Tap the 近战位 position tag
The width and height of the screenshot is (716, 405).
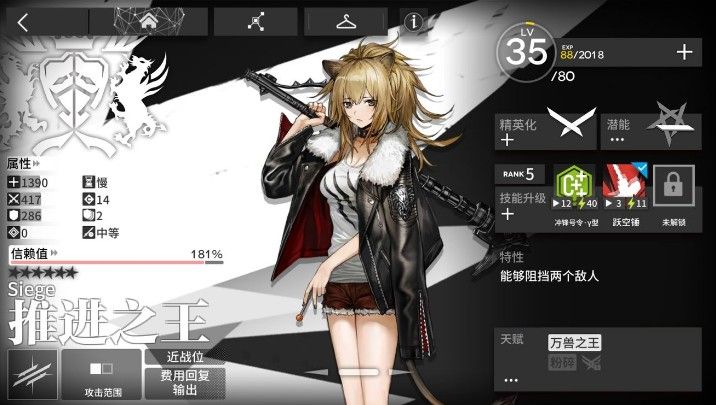point(185,358)
